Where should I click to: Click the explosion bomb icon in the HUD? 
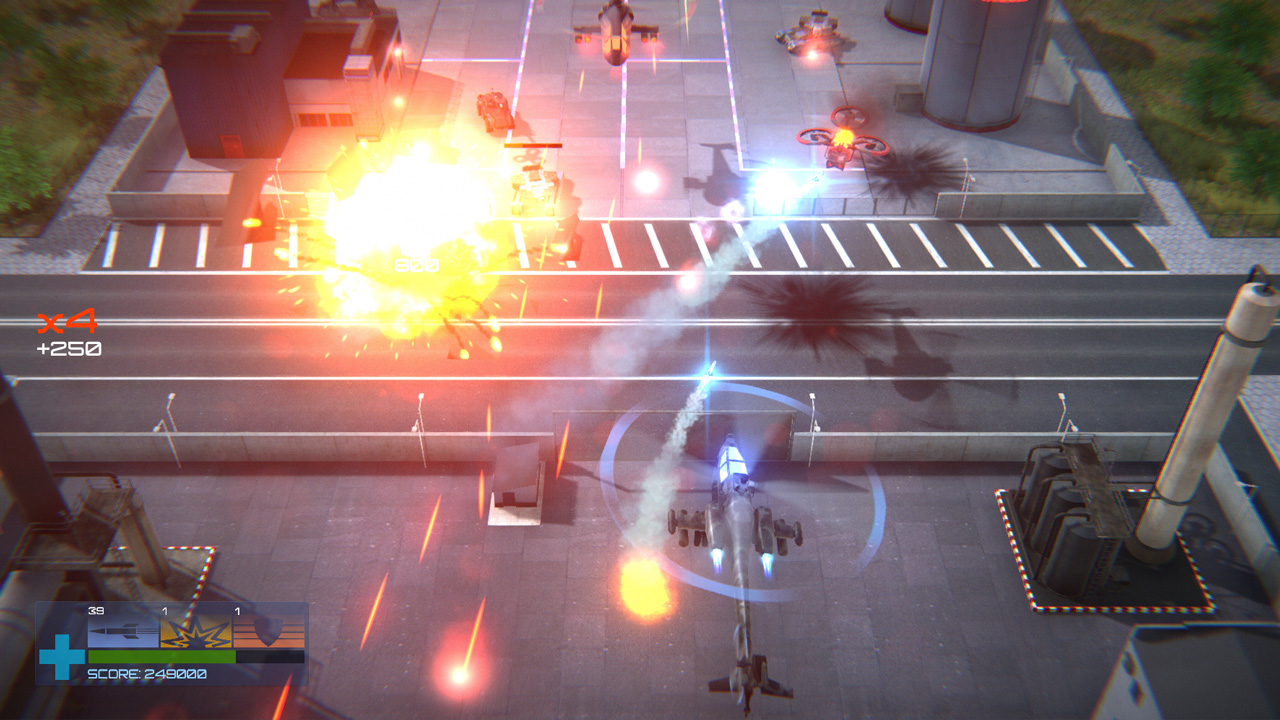tap(195, 633)
